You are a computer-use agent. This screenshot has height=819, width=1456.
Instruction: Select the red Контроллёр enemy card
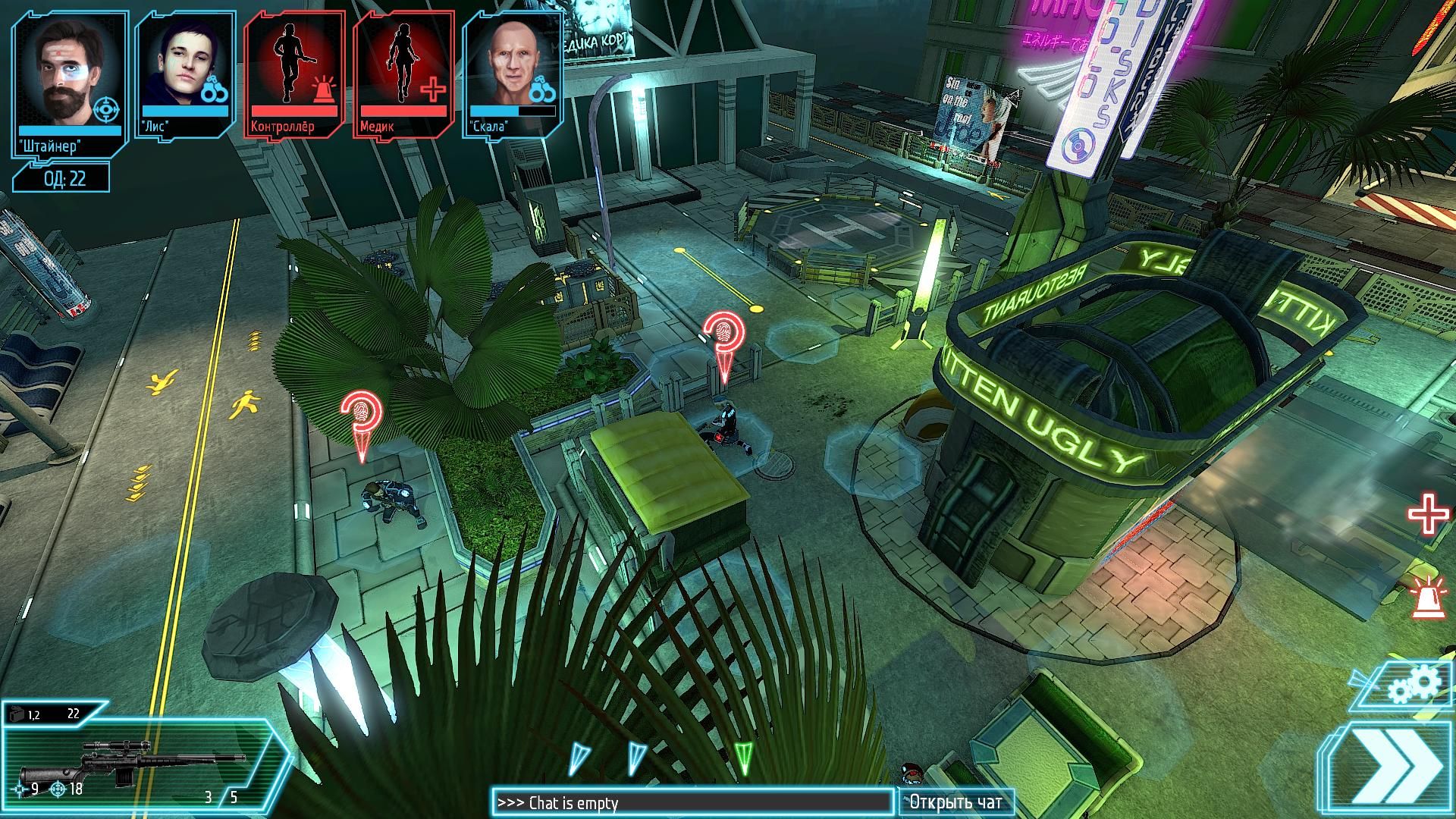[x=293, y=74]
